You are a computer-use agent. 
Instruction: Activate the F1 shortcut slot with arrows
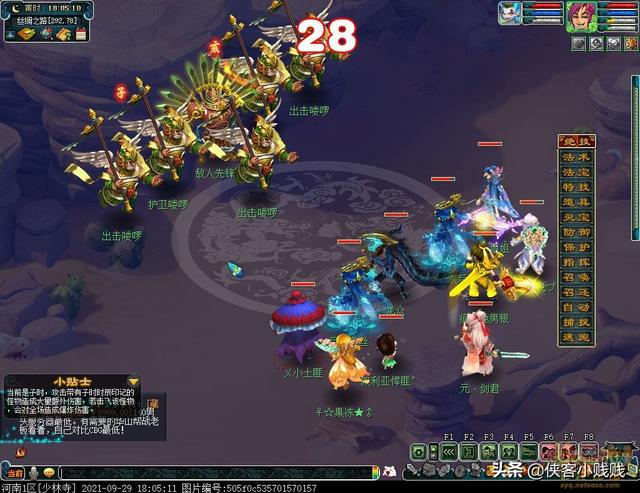click(448, 451)
